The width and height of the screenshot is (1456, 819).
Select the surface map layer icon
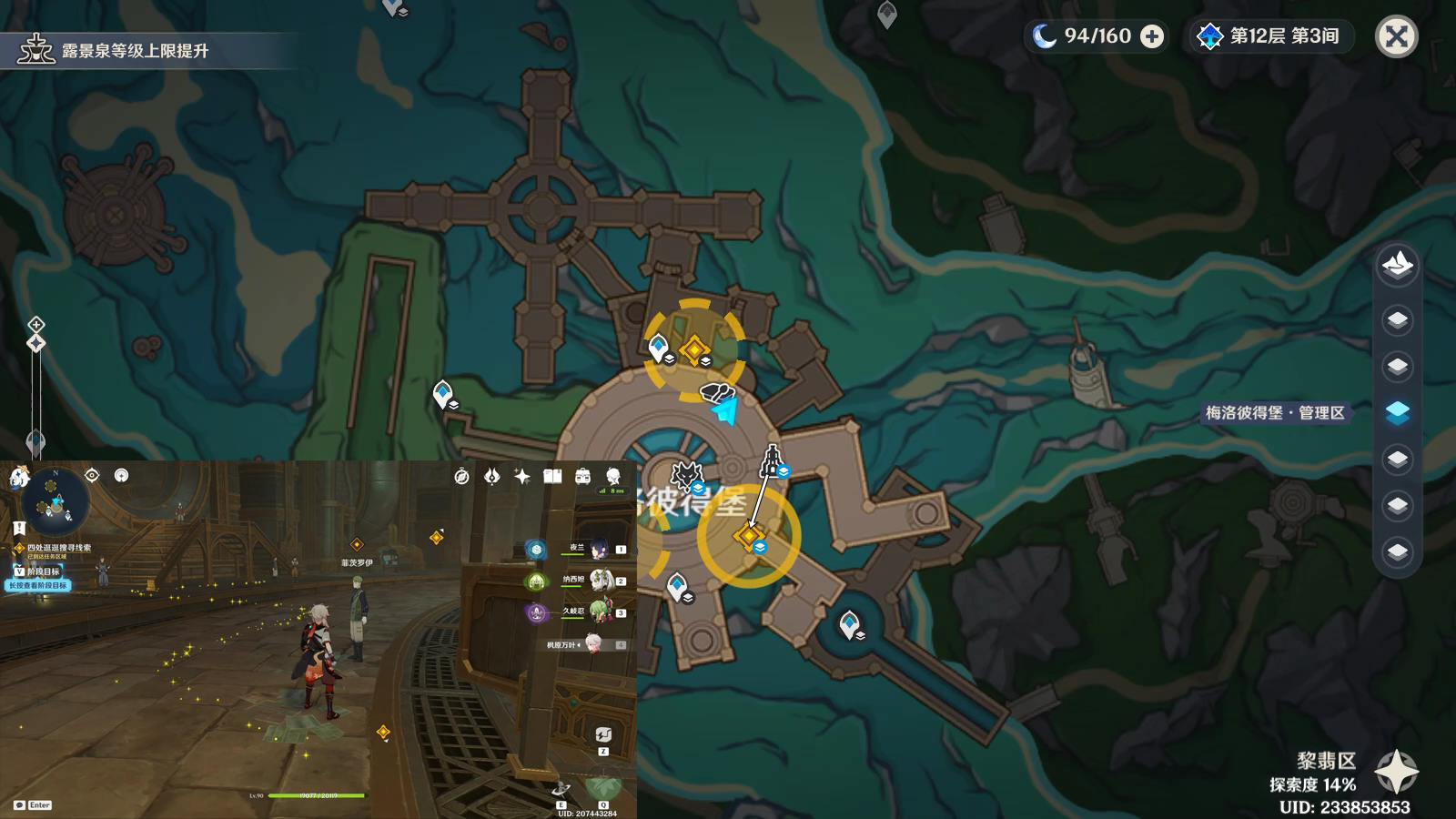1397,265
